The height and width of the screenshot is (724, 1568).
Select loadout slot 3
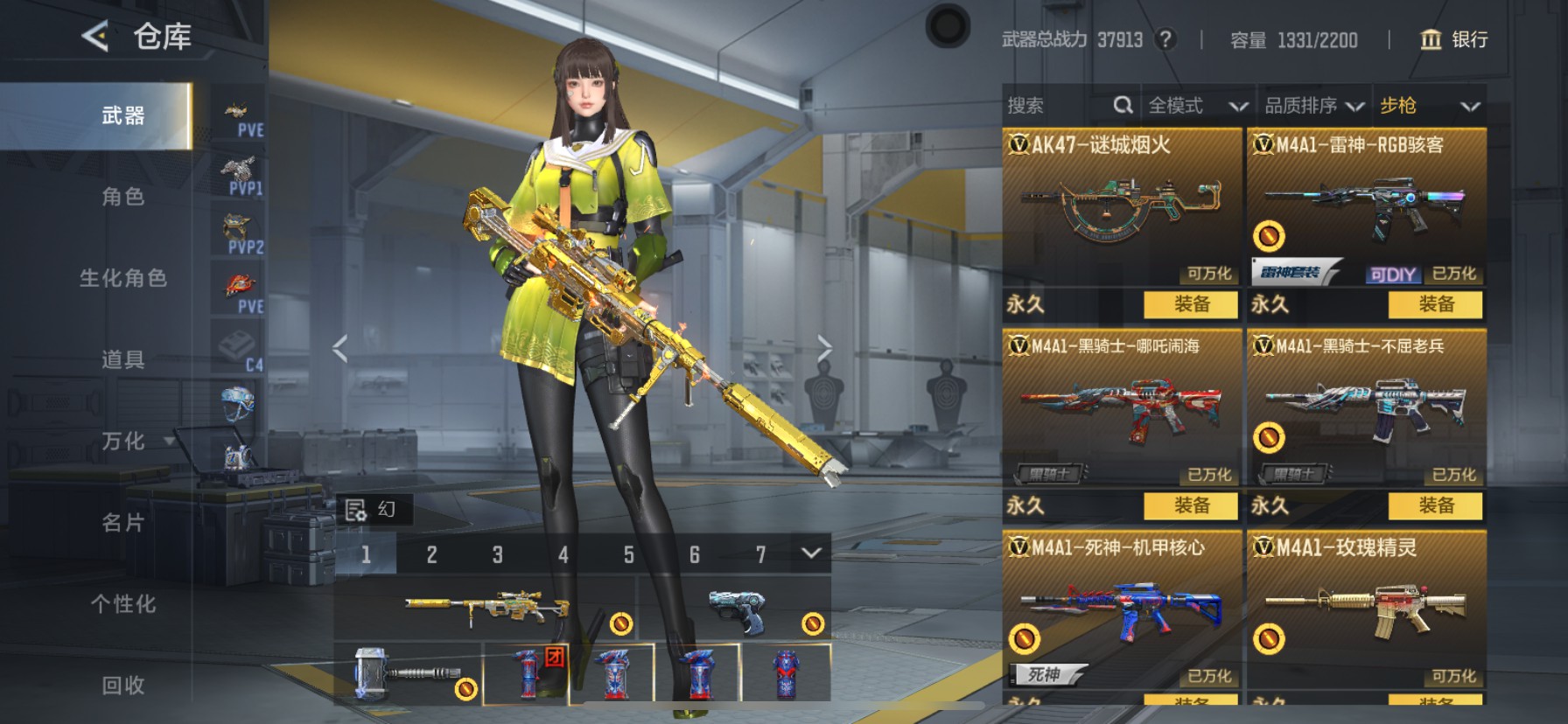[497, 554]
